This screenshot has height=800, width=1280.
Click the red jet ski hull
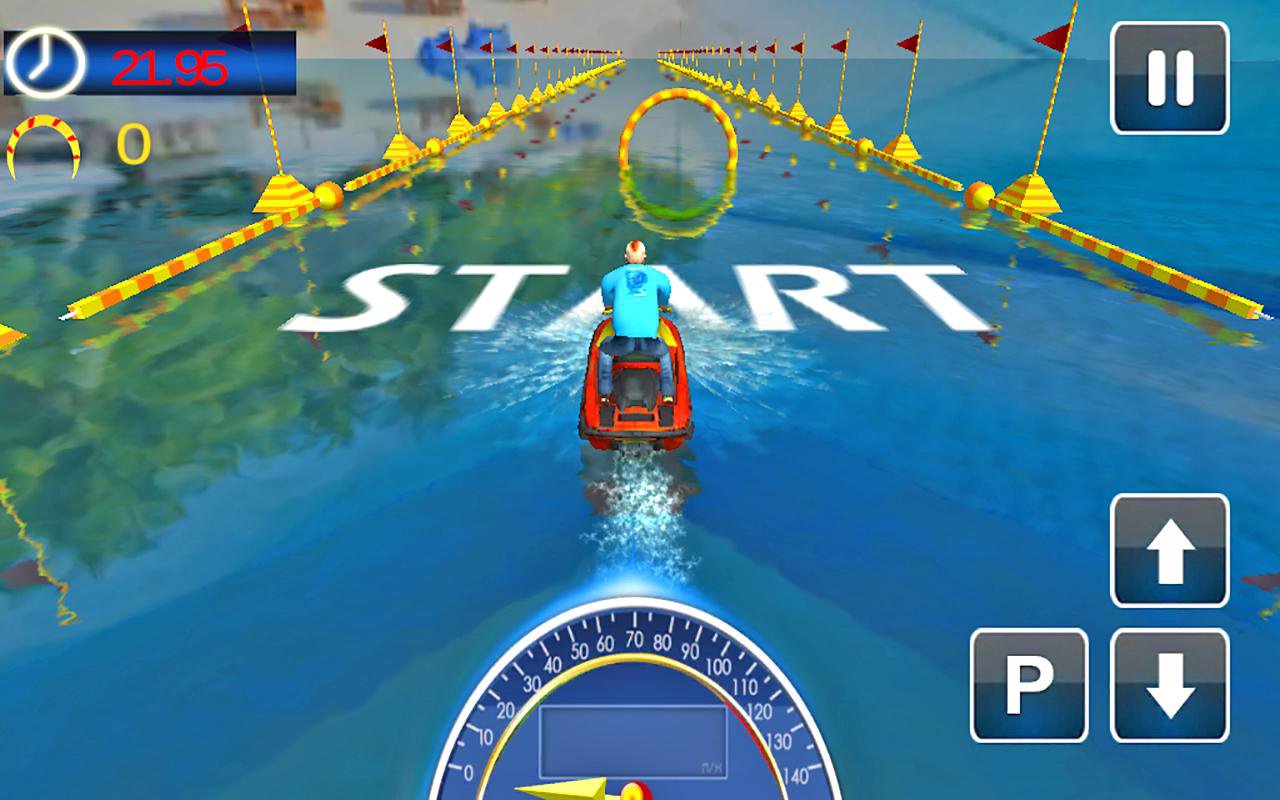tap(630, 400)
